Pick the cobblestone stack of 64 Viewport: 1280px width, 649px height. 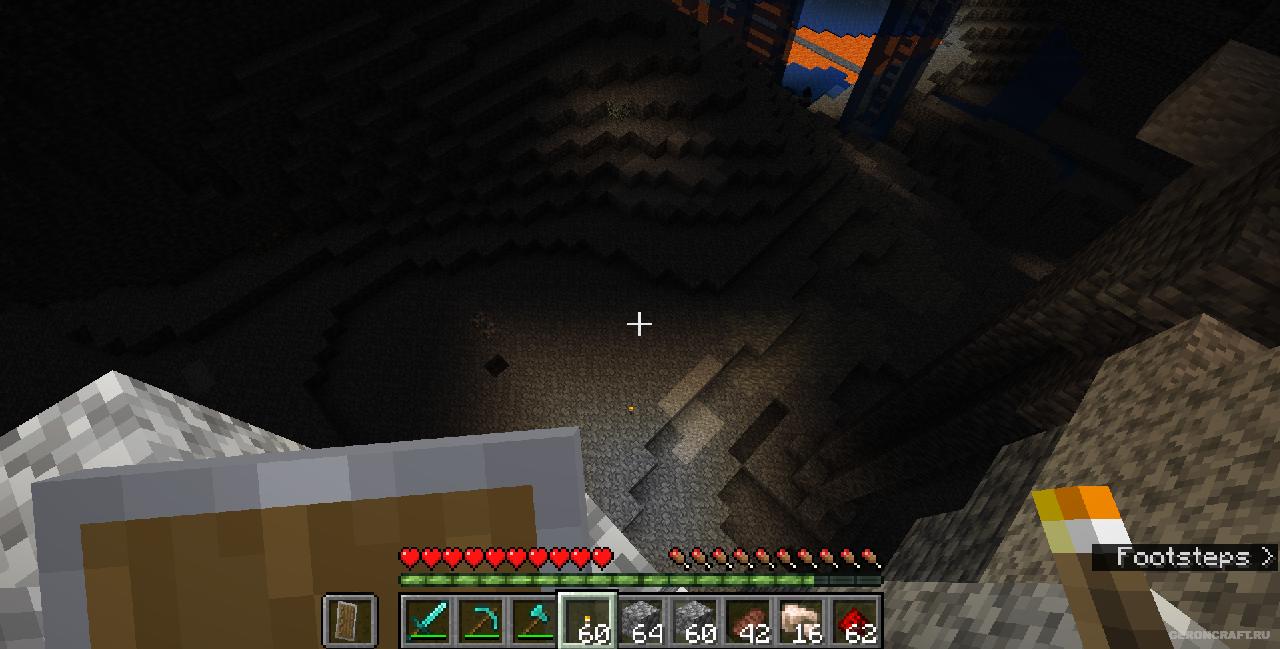click(x=641, y=620)
